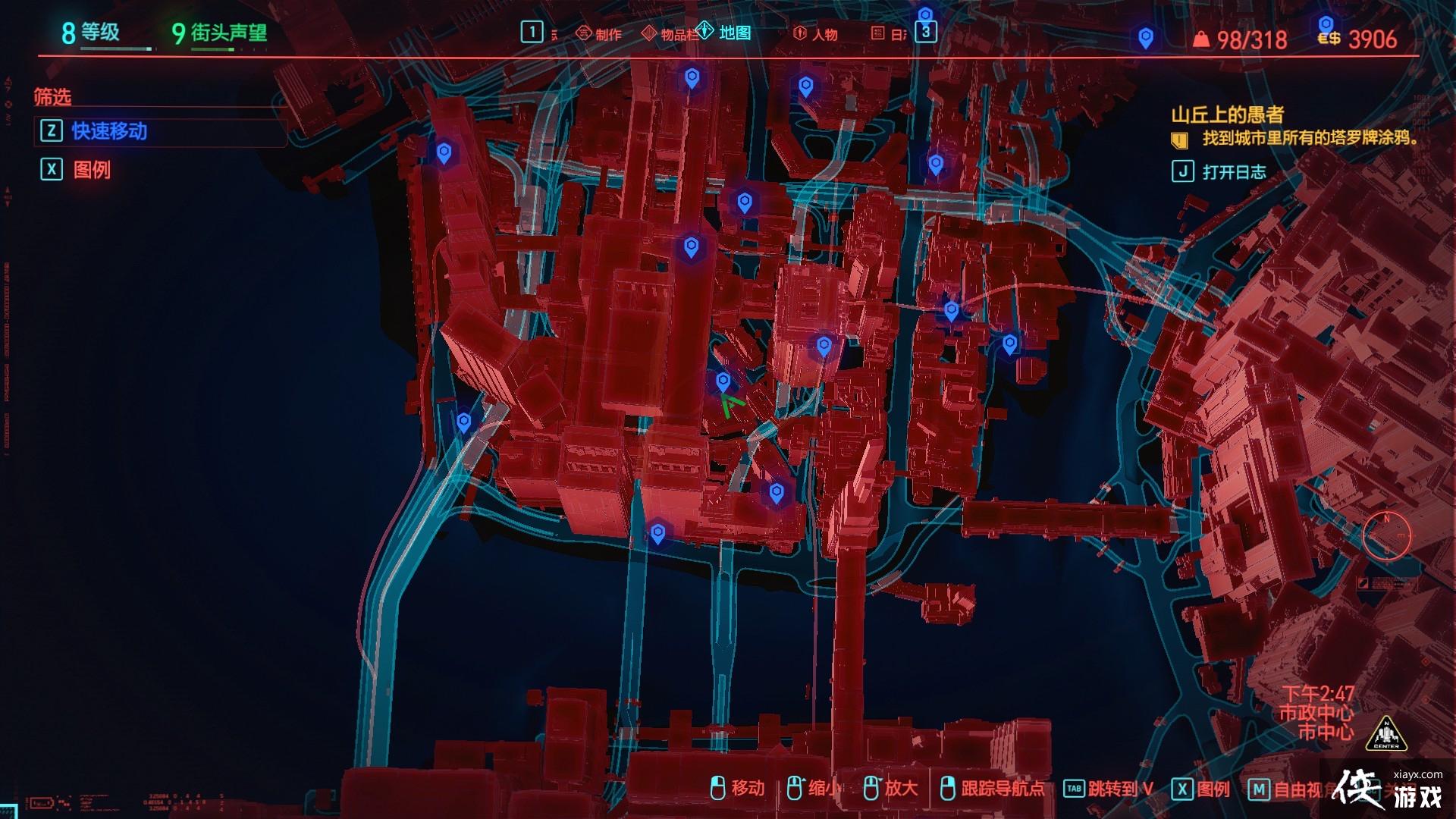
Task: Select the 山丘上的愚者 tracked quest
Action: pyautogui.click(x=1227, y=115)
